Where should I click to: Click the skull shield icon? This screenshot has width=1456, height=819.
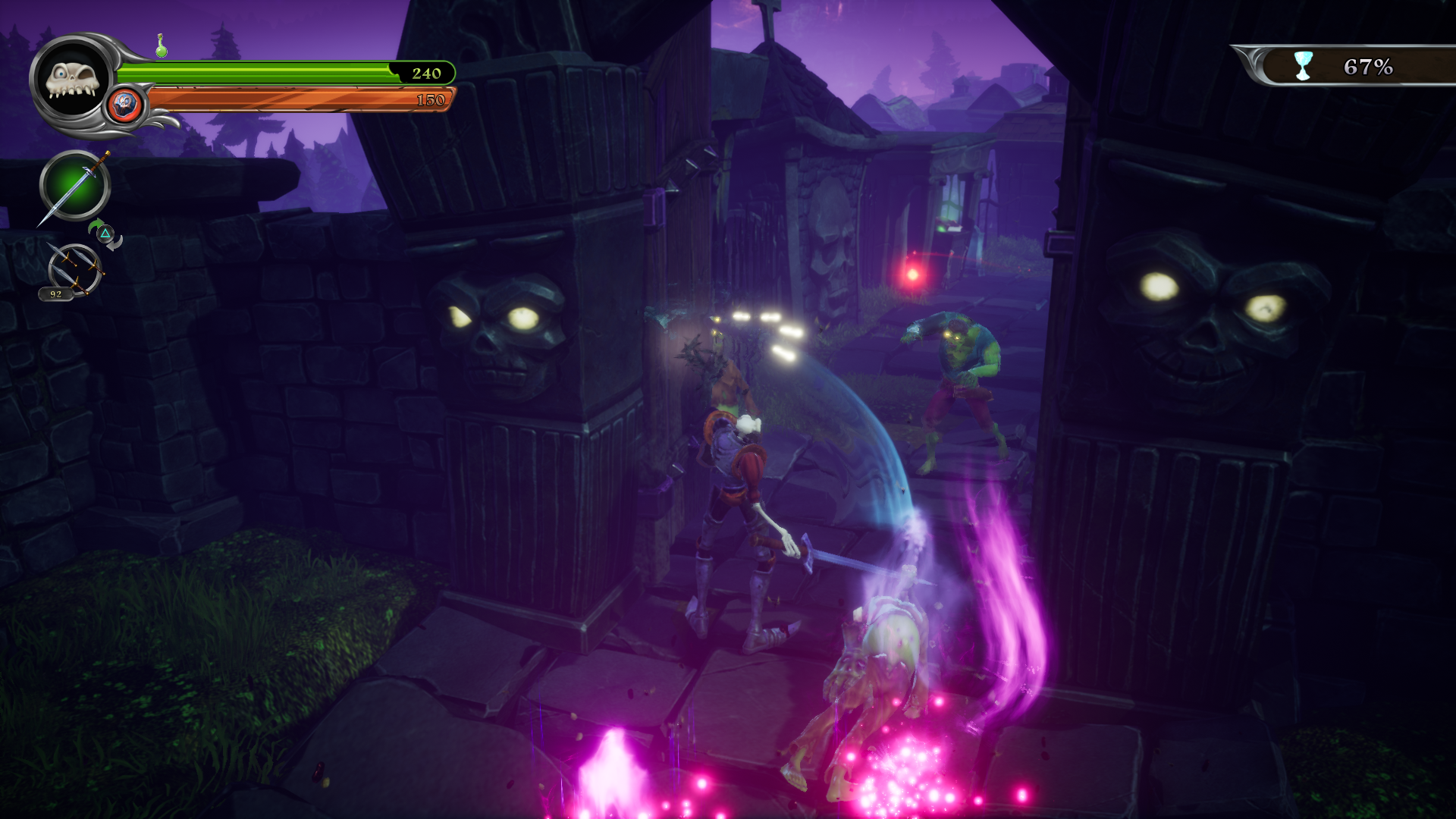tap(125, 105)
